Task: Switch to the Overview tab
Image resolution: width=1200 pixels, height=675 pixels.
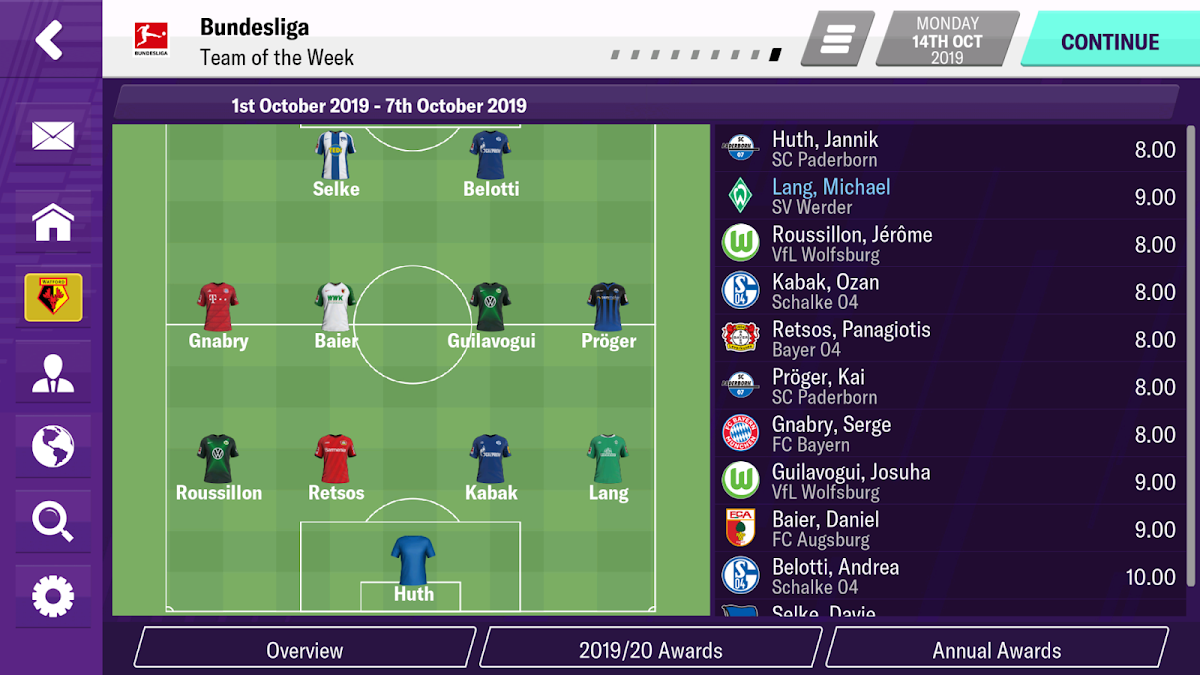Action: tap(304, 650)
